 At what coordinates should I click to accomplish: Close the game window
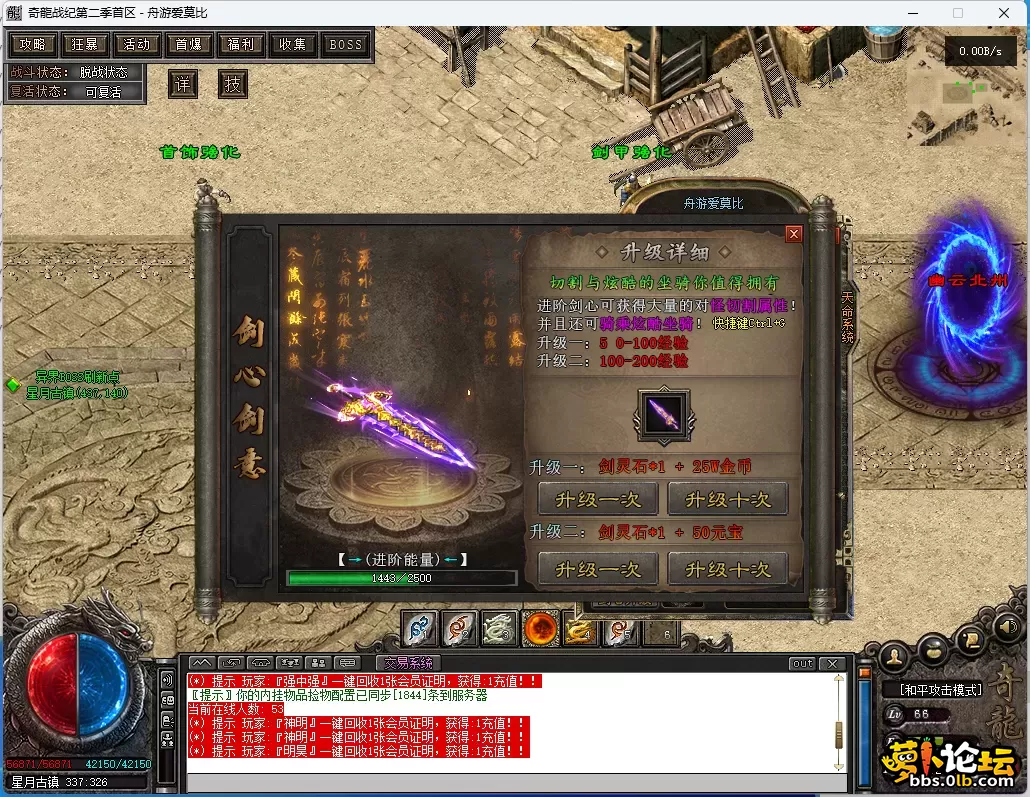pyautogui.click(x=1004, y=14)
